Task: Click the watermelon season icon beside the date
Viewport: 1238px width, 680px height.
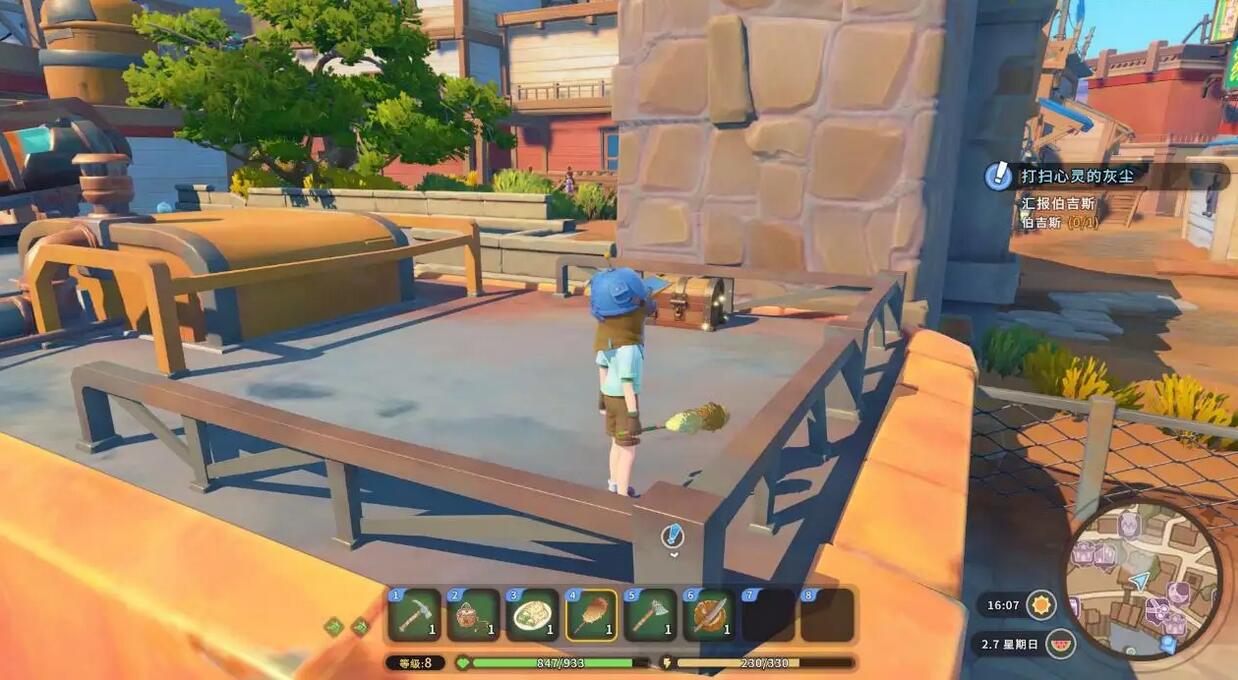Action: (x=1060, y=643)
